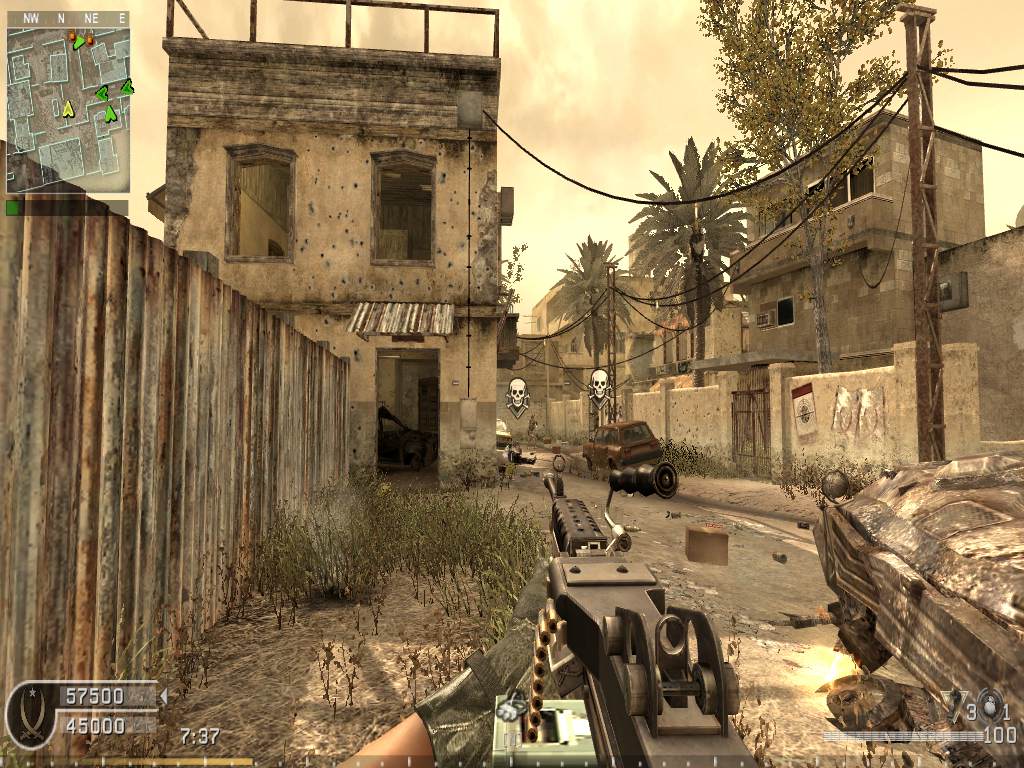Select the crossed swords faction emblem
This screenshot has height=768, width=1024.
tap(30, 716)
